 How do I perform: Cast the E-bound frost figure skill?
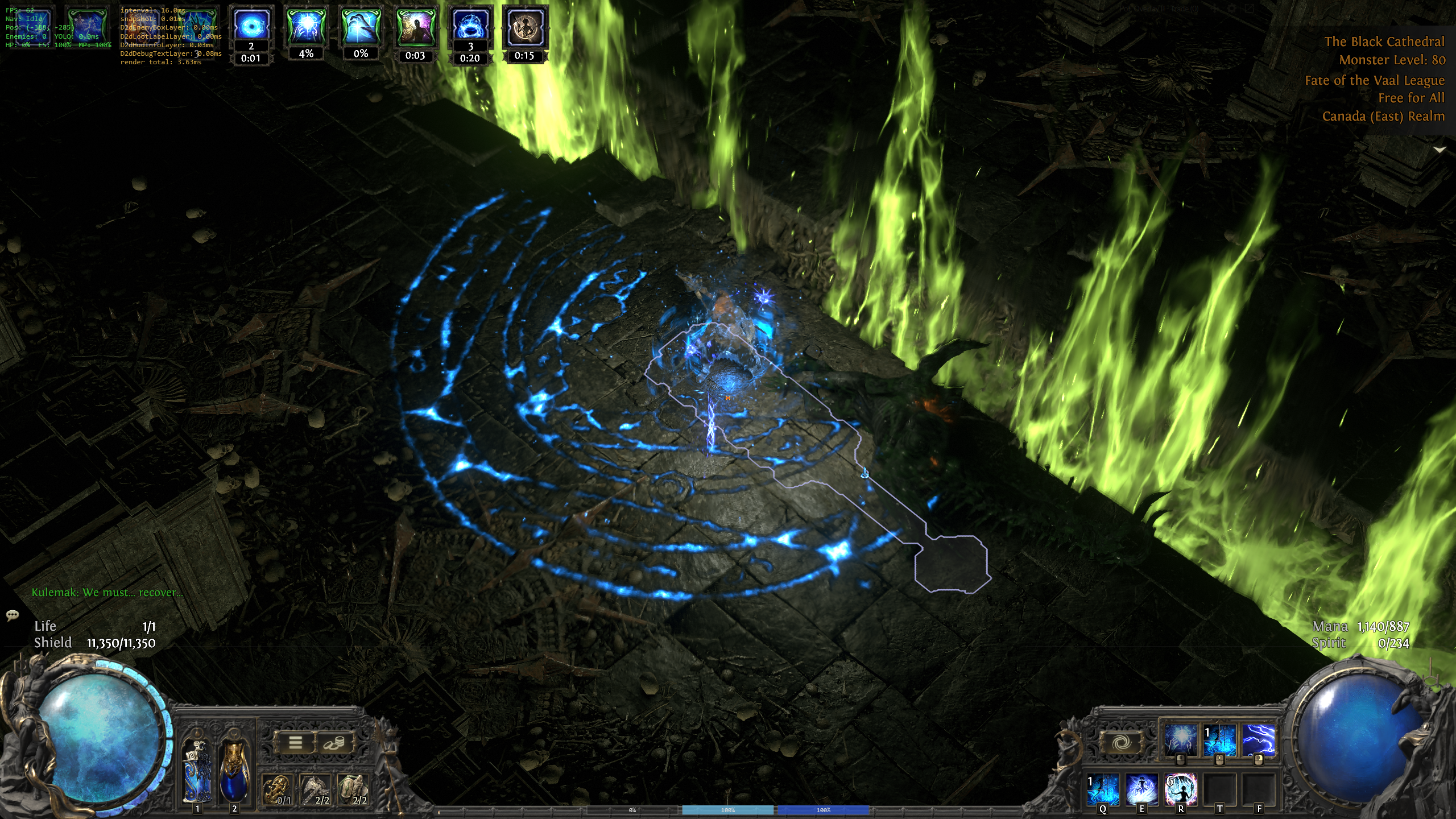1141,789
